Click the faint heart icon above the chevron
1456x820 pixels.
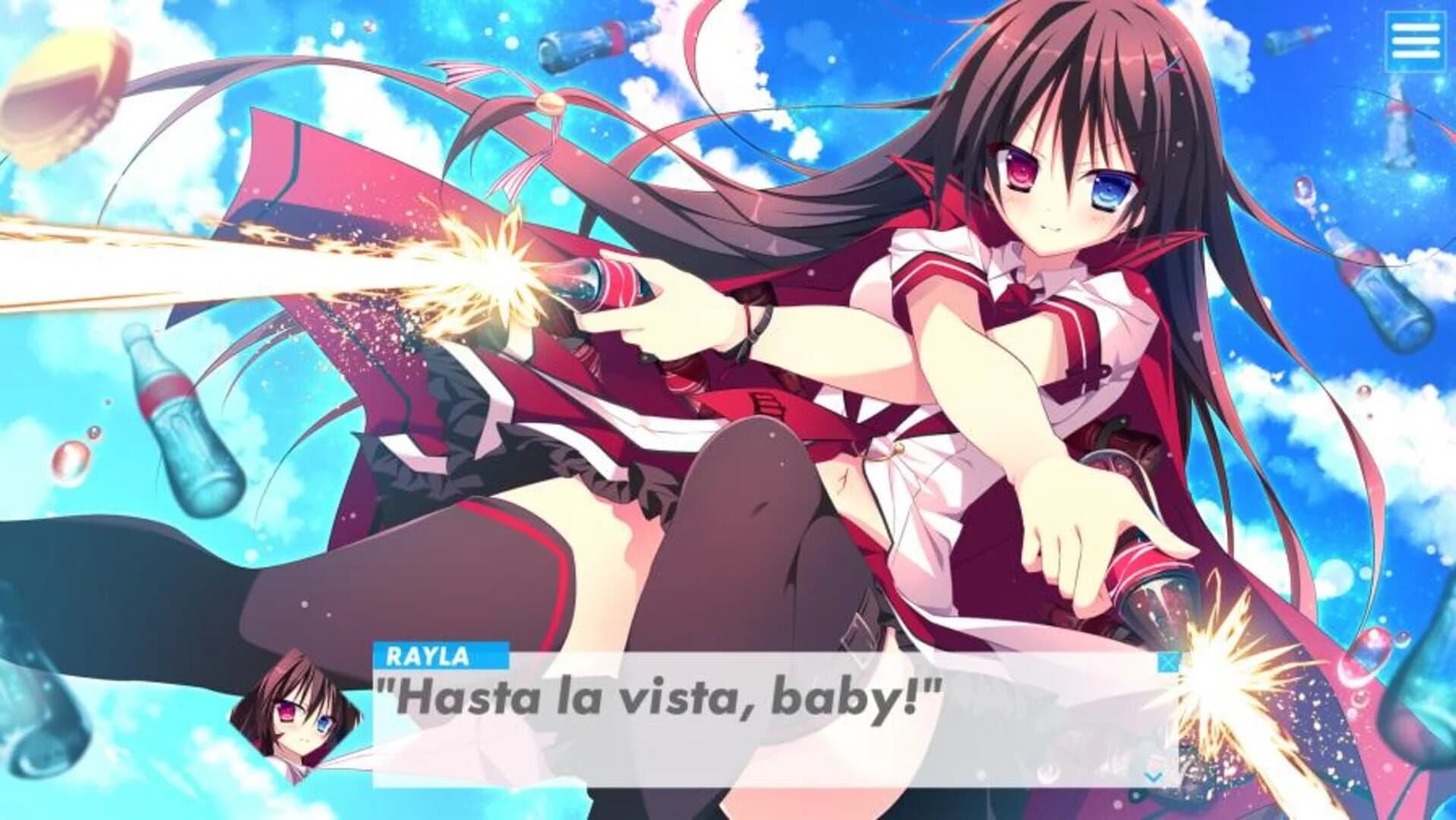[1153, 762]
